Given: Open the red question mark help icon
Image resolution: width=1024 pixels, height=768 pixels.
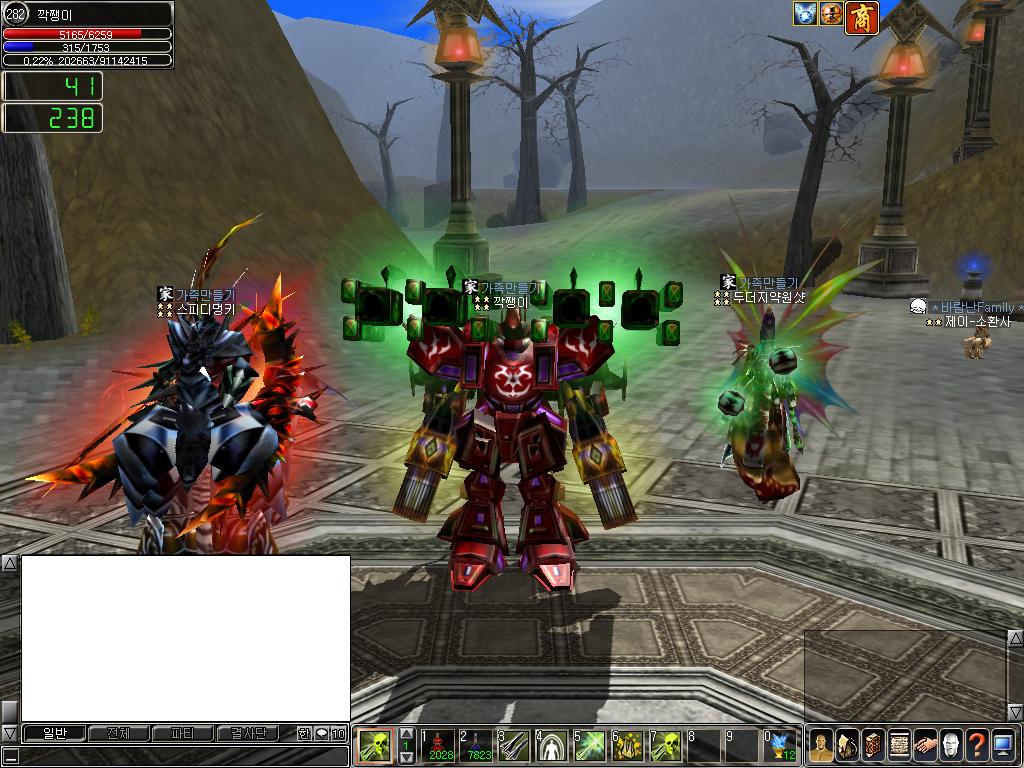Looking at the screenshot, I should pos(977,745).
